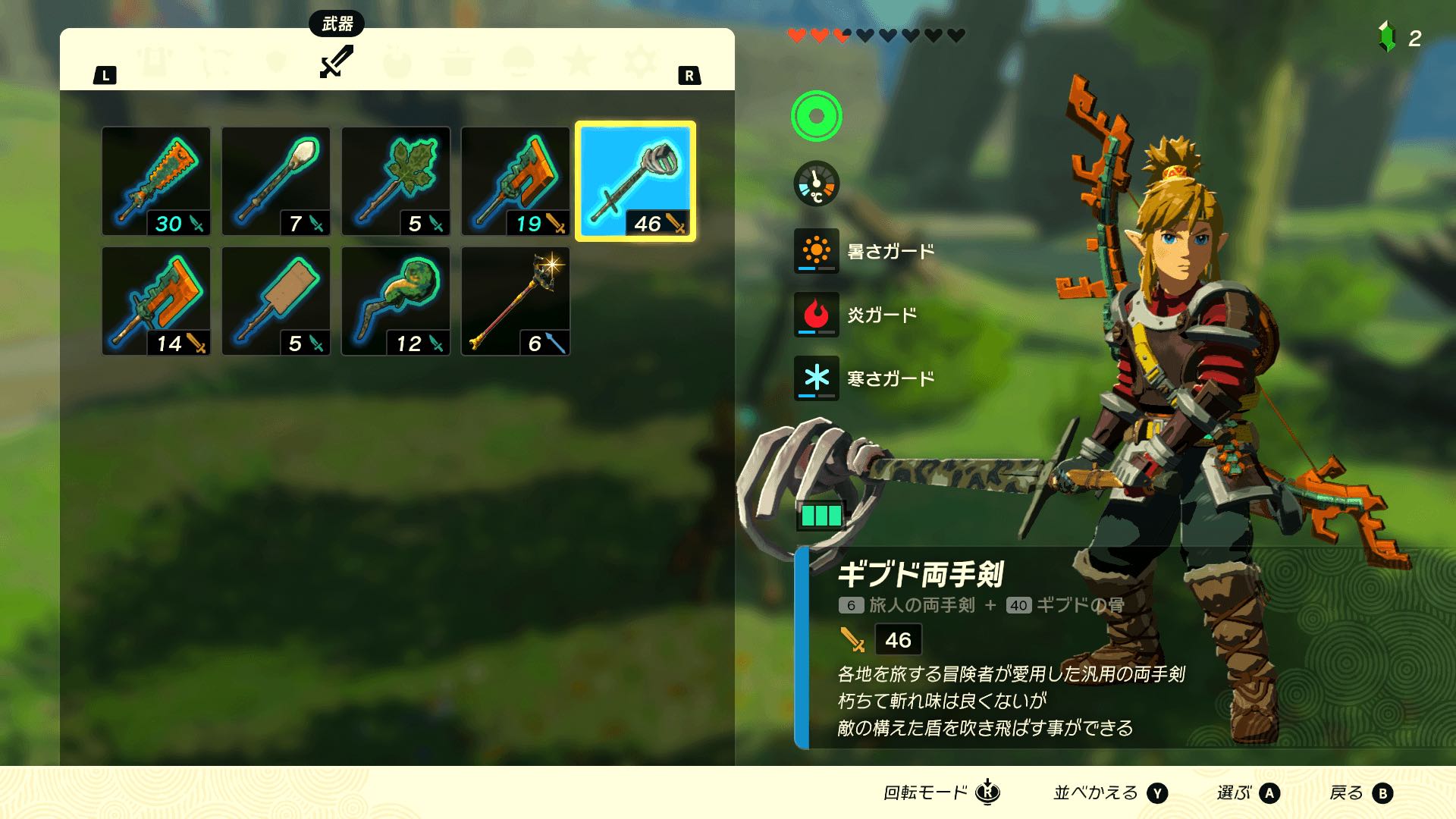1456x819 pixels.
Task: Click the temperature gauge indicator icon
Action: (817, 184)
